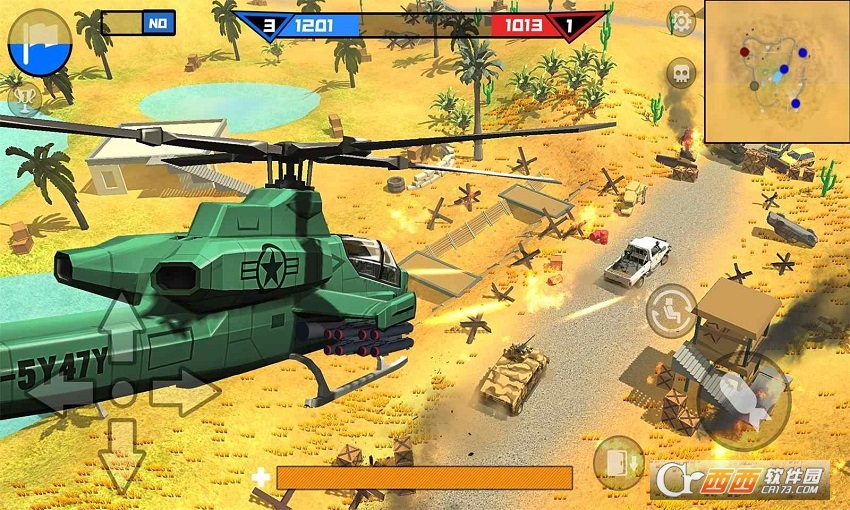
Task: Exit the helicopter via the door icon
Action: coord(618,463)
